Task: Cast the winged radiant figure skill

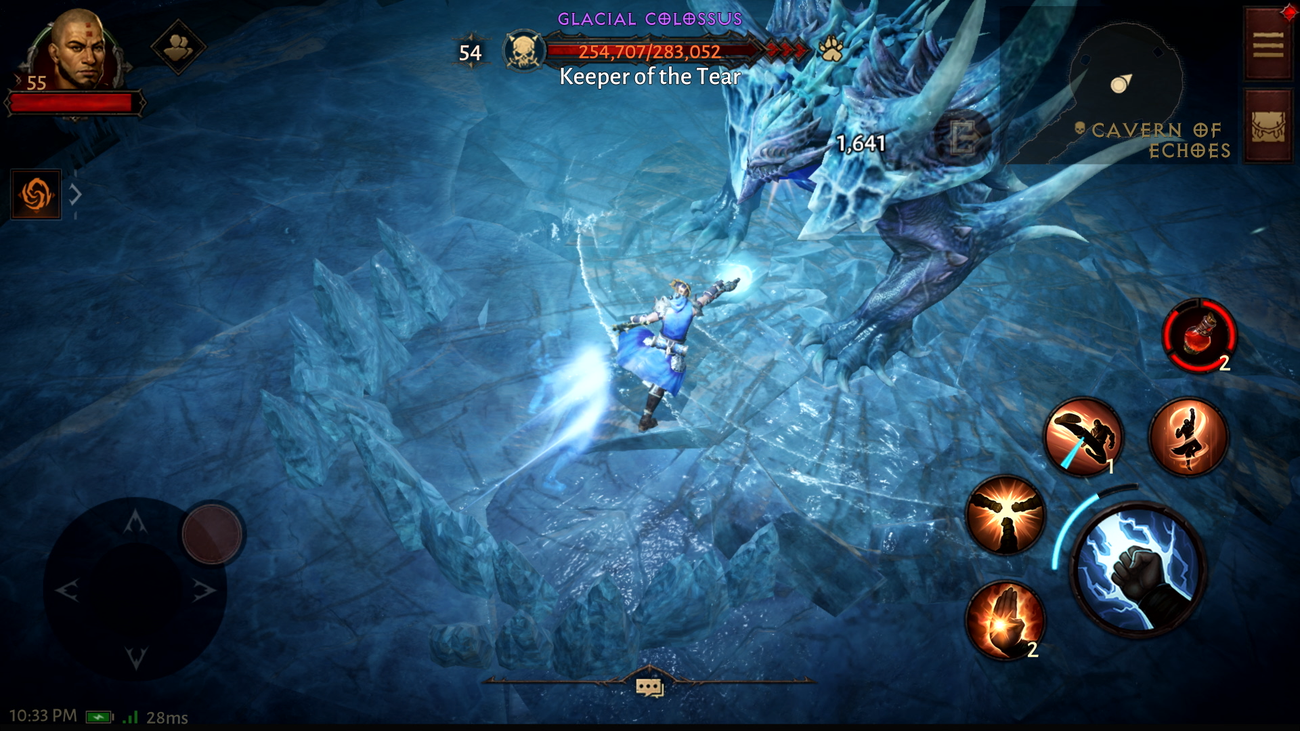Action: pos(1005,515)
